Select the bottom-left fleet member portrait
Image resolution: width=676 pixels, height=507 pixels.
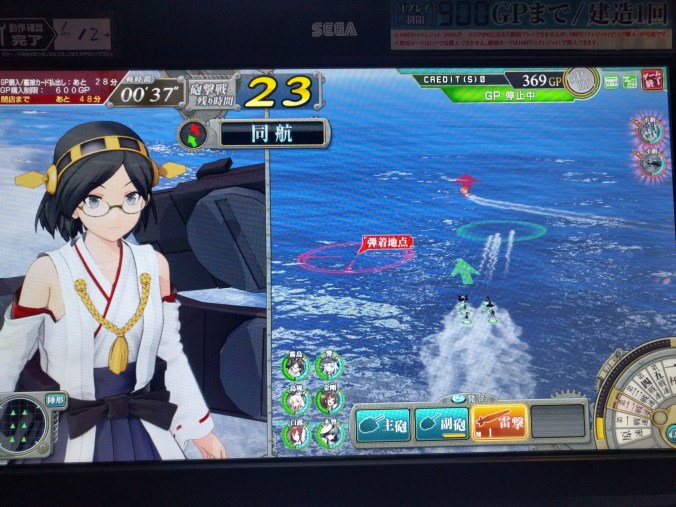coord(297,434)
